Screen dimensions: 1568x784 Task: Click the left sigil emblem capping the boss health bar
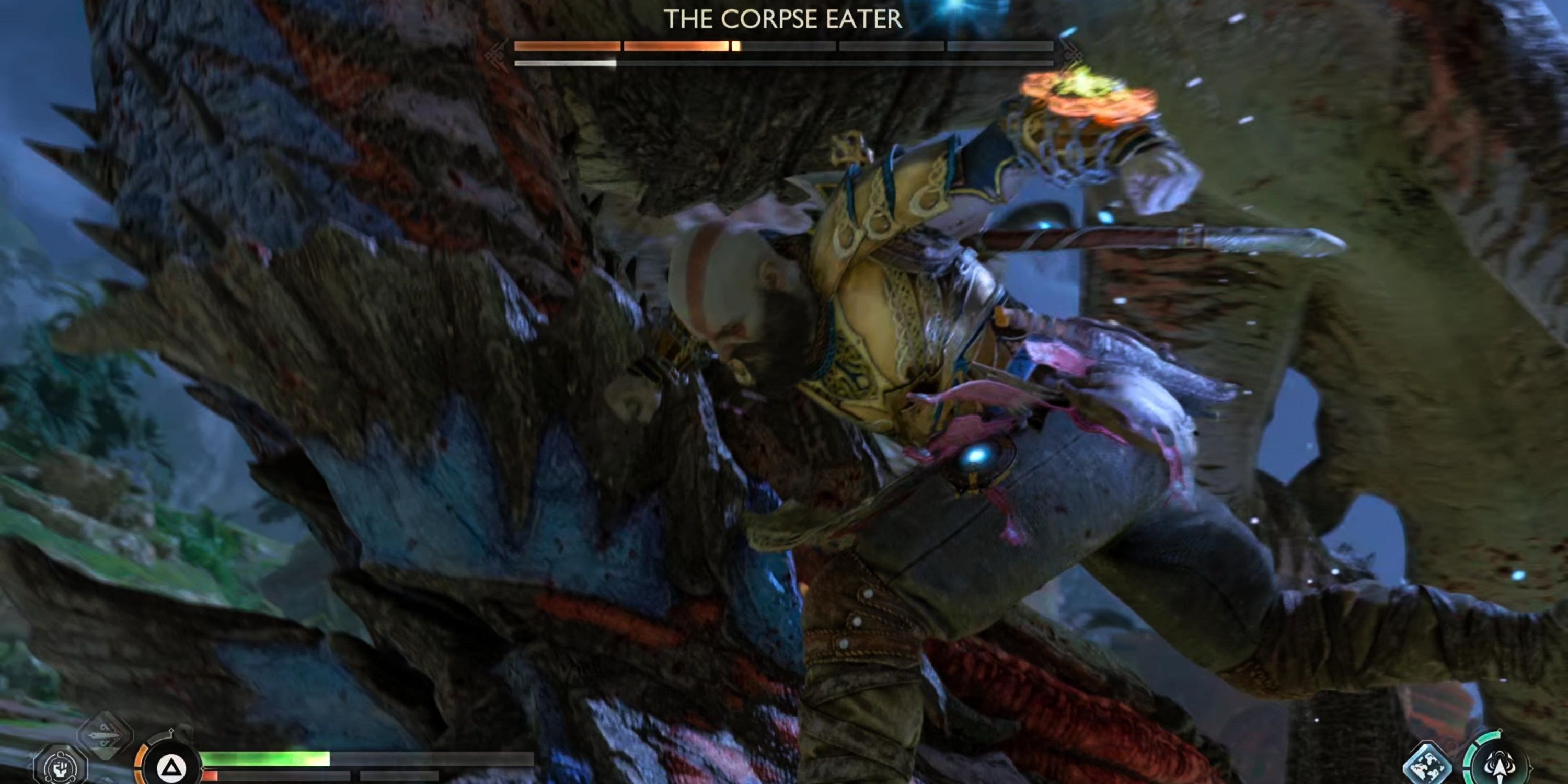click(x=495, y=51)
